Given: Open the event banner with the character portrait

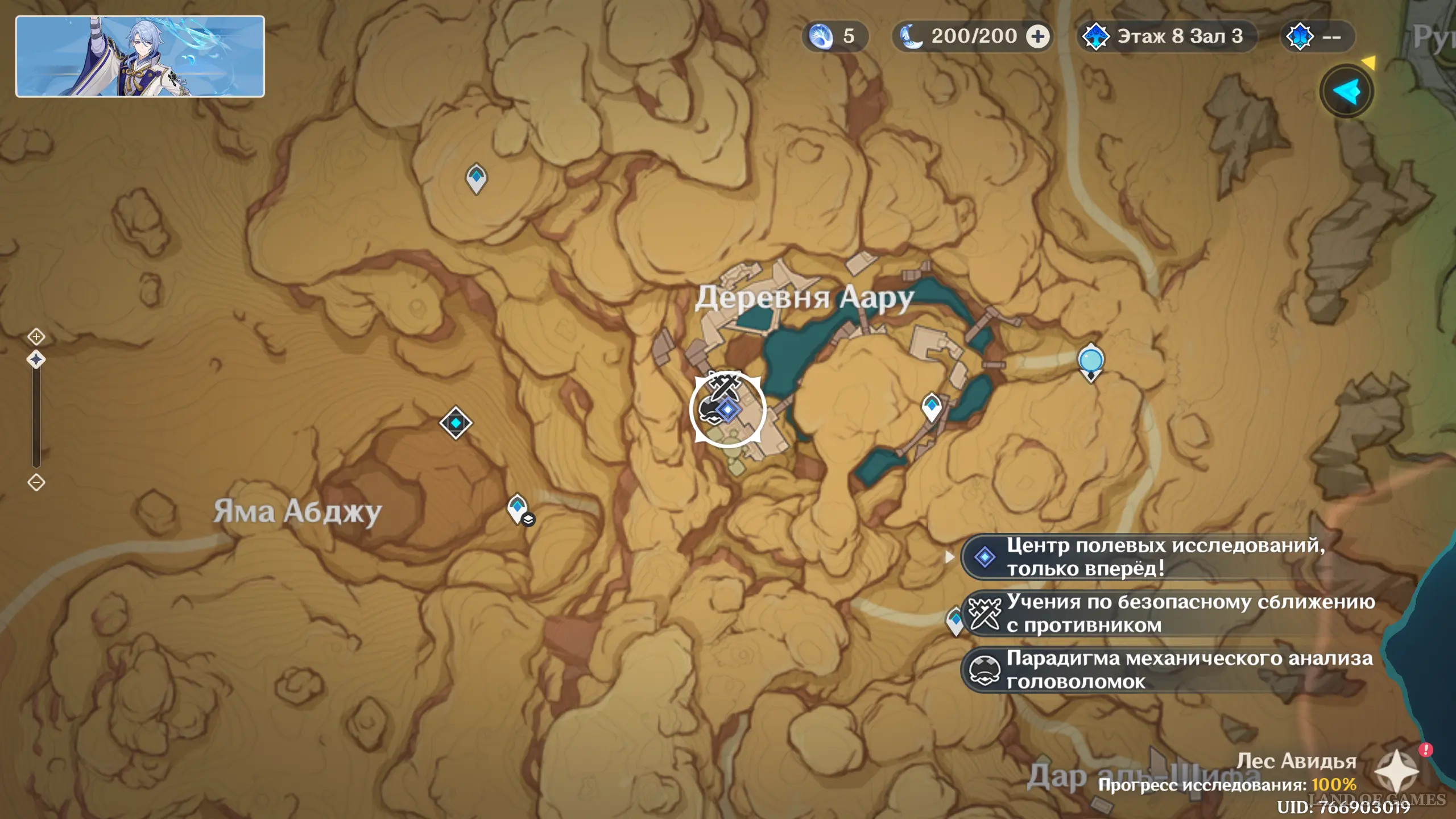Looking at the screenshot, I should (140, 56).
